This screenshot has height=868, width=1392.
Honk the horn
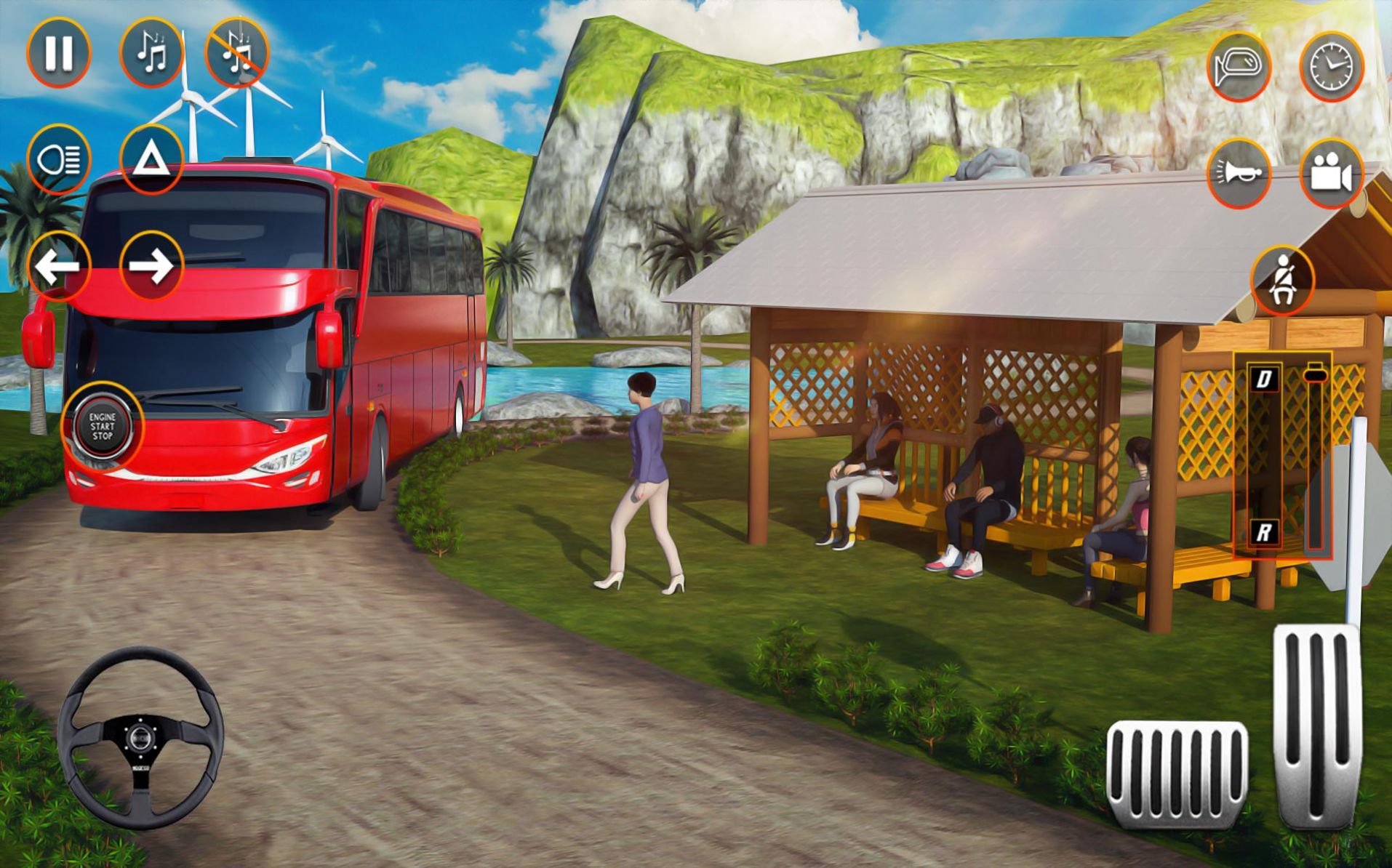pyautogui.click(x=1239, y=174)
